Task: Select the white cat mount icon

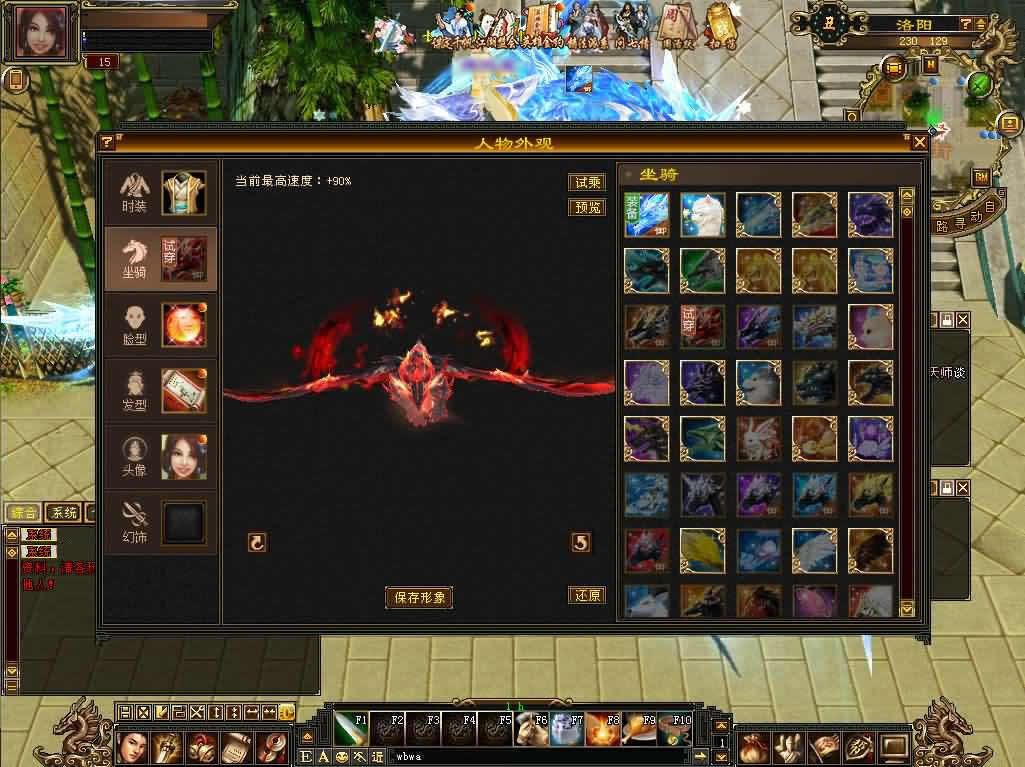Action: pyautogui.click(x=702, y=215)
